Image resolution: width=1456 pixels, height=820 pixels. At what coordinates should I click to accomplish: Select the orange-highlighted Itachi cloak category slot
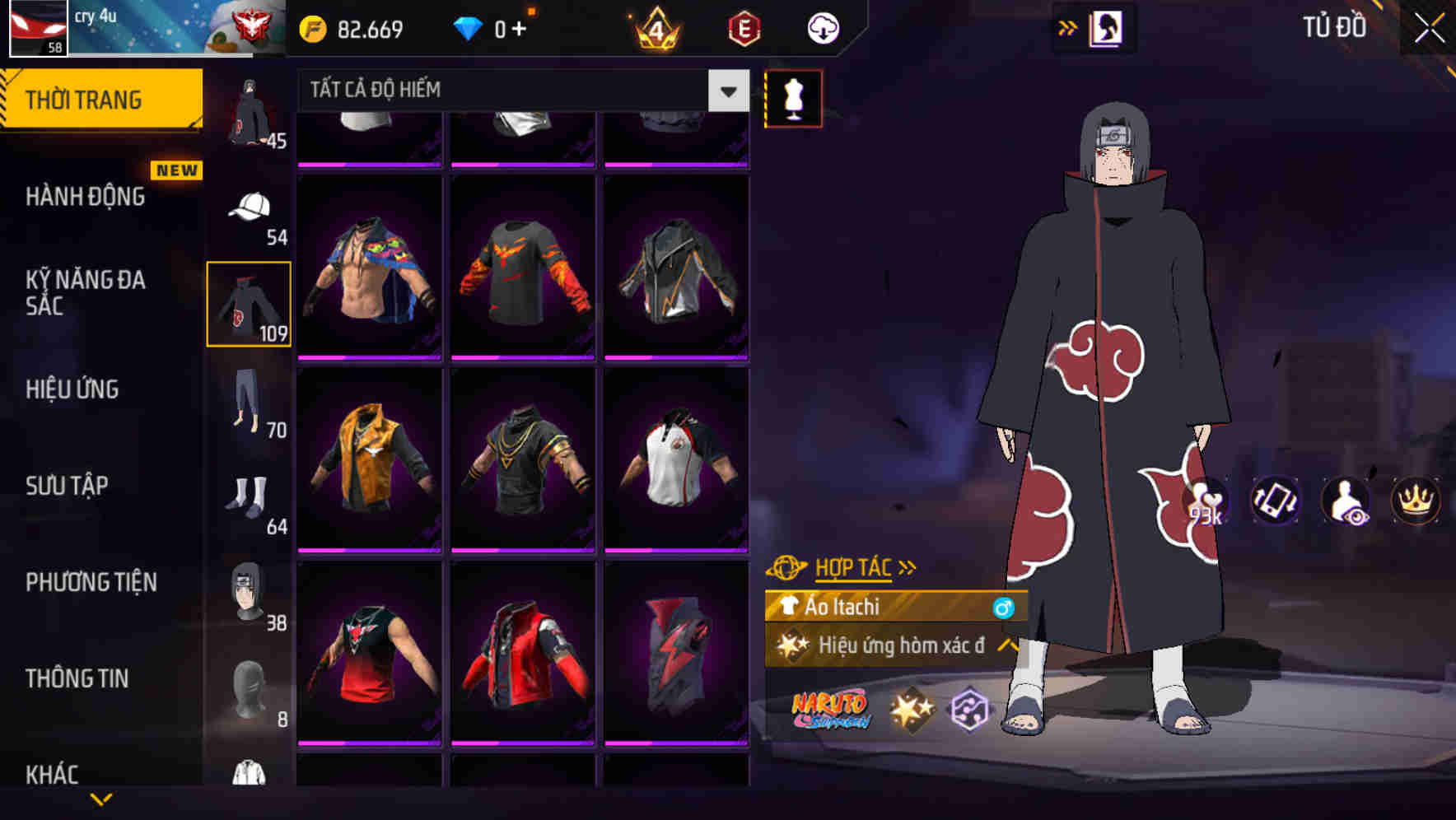248,302
